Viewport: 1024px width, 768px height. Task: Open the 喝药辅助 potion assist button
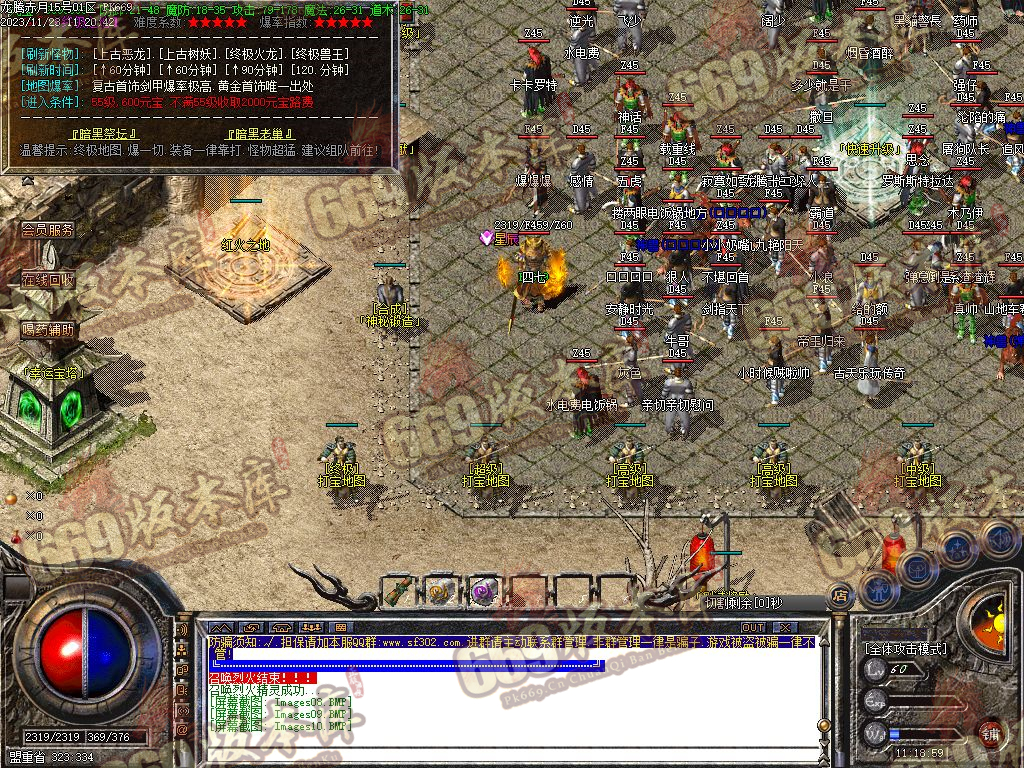(48, 329)
